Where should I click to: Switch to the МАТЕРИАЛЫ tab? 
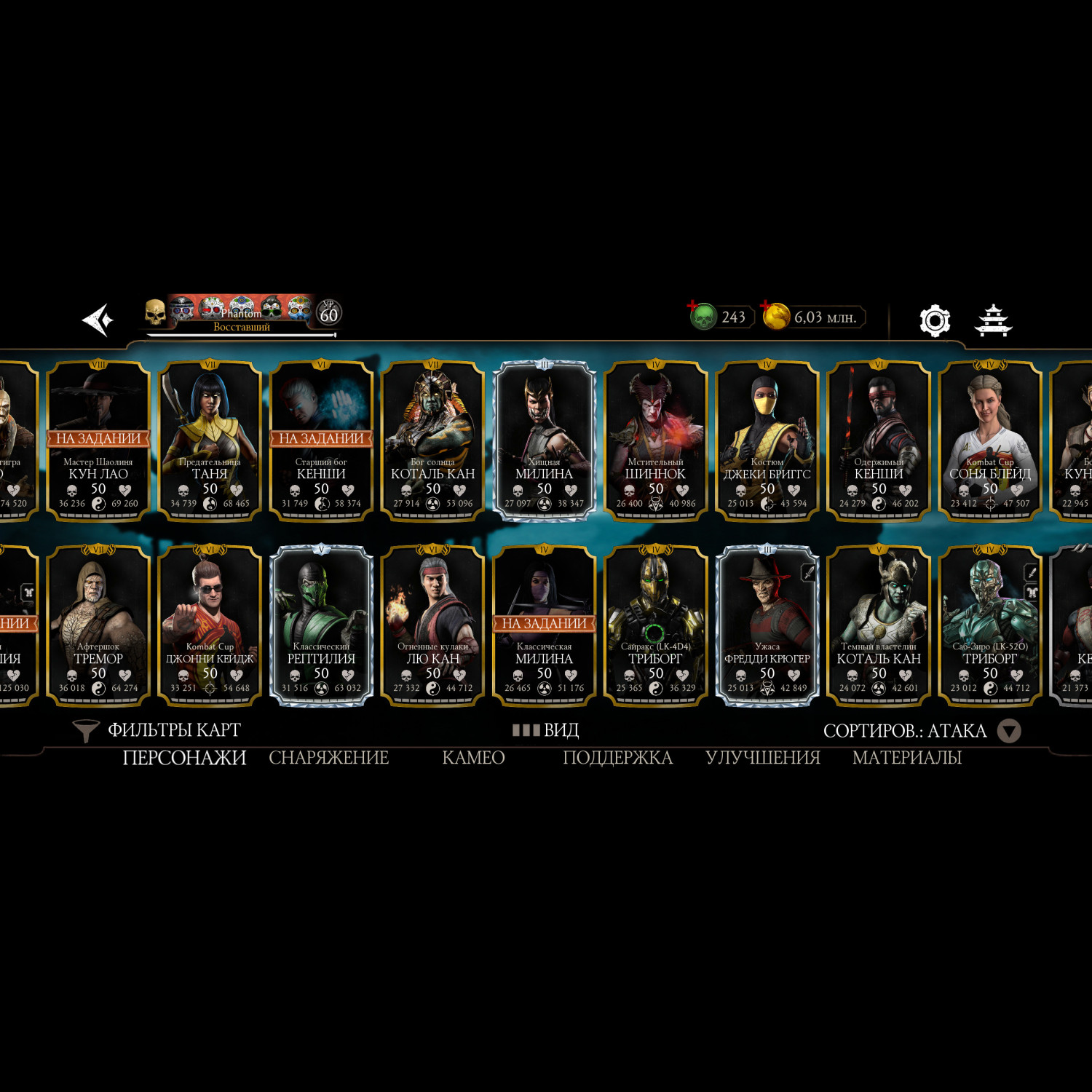click(907, 758)
